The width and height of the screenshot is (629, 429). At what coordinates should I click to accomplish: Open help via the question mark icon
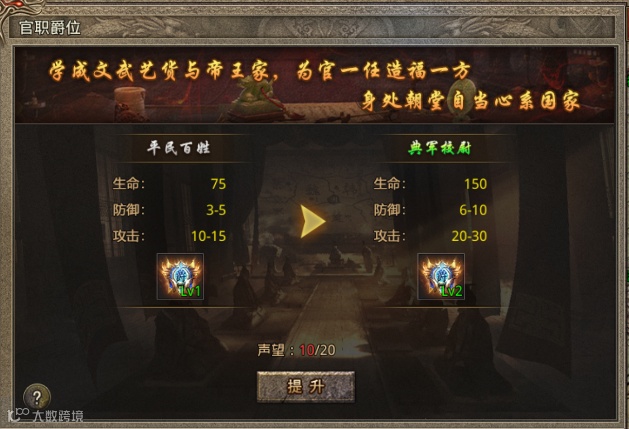pyautogui.click(x=37, y=397)
